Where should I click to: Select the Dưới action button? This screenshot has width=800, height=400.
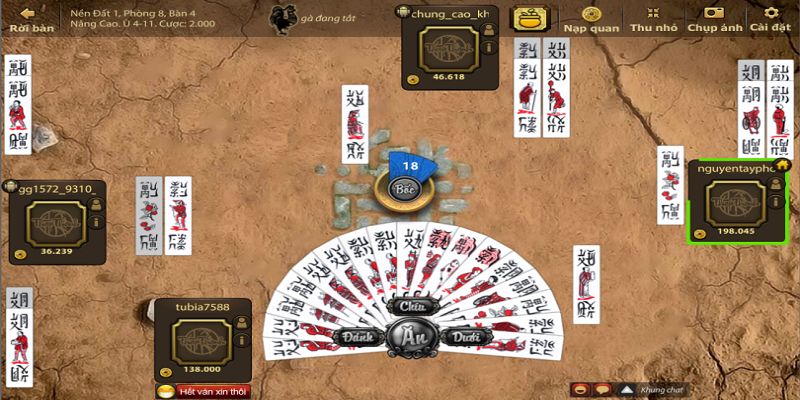pyautogui.click(x=459, y=338)
